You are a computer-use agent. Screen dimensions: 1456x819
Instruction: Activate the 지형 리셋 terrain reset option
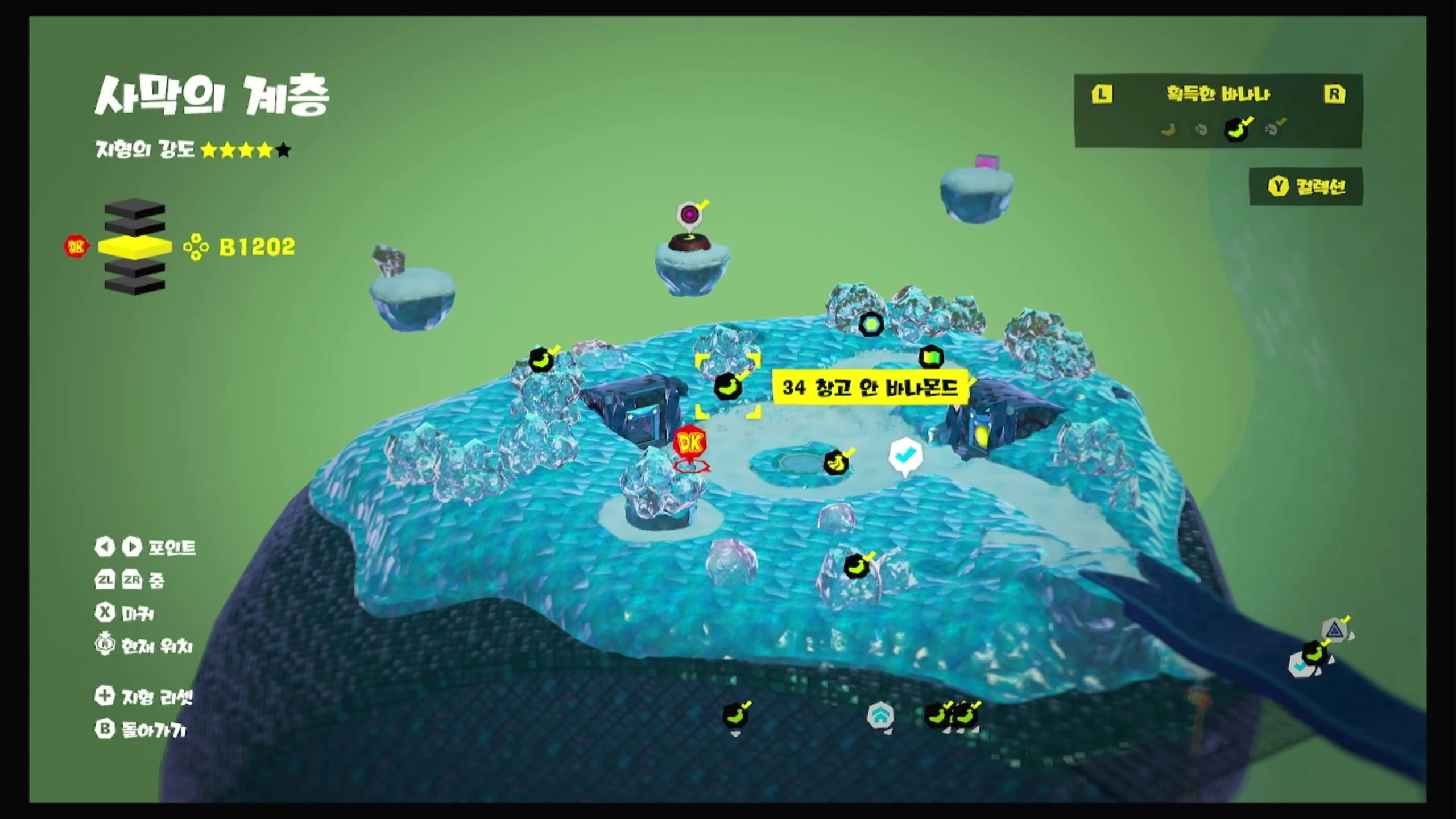144,696
